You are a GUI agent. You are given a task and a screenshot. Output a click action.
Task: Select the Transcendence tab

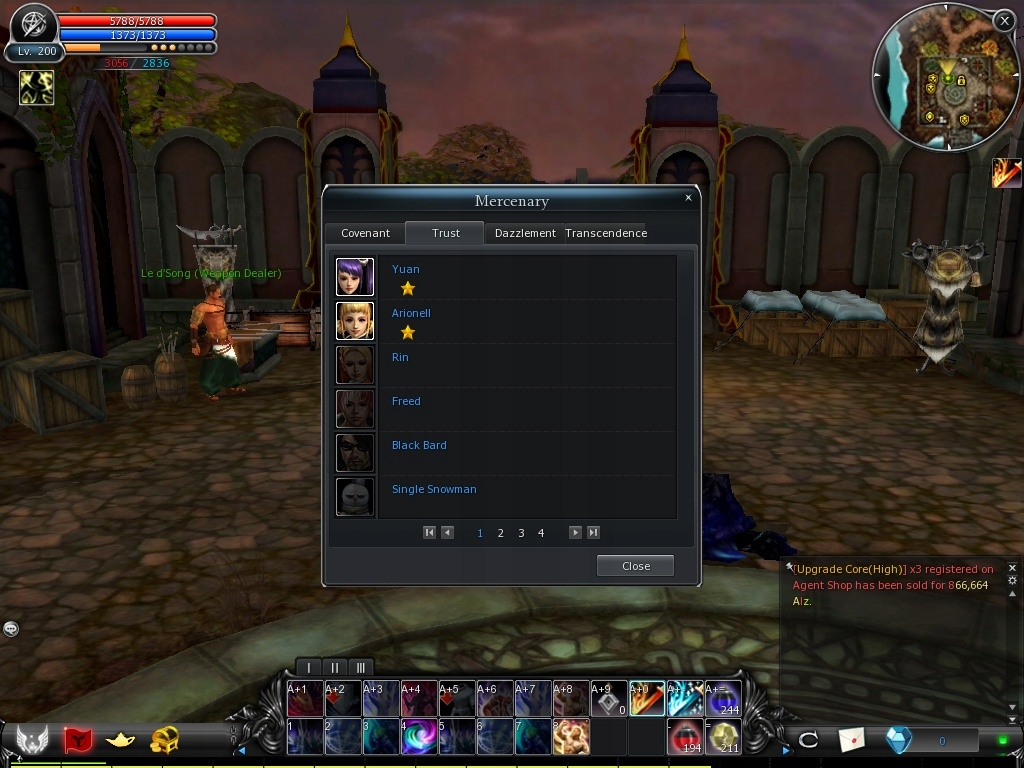(606, 233)
